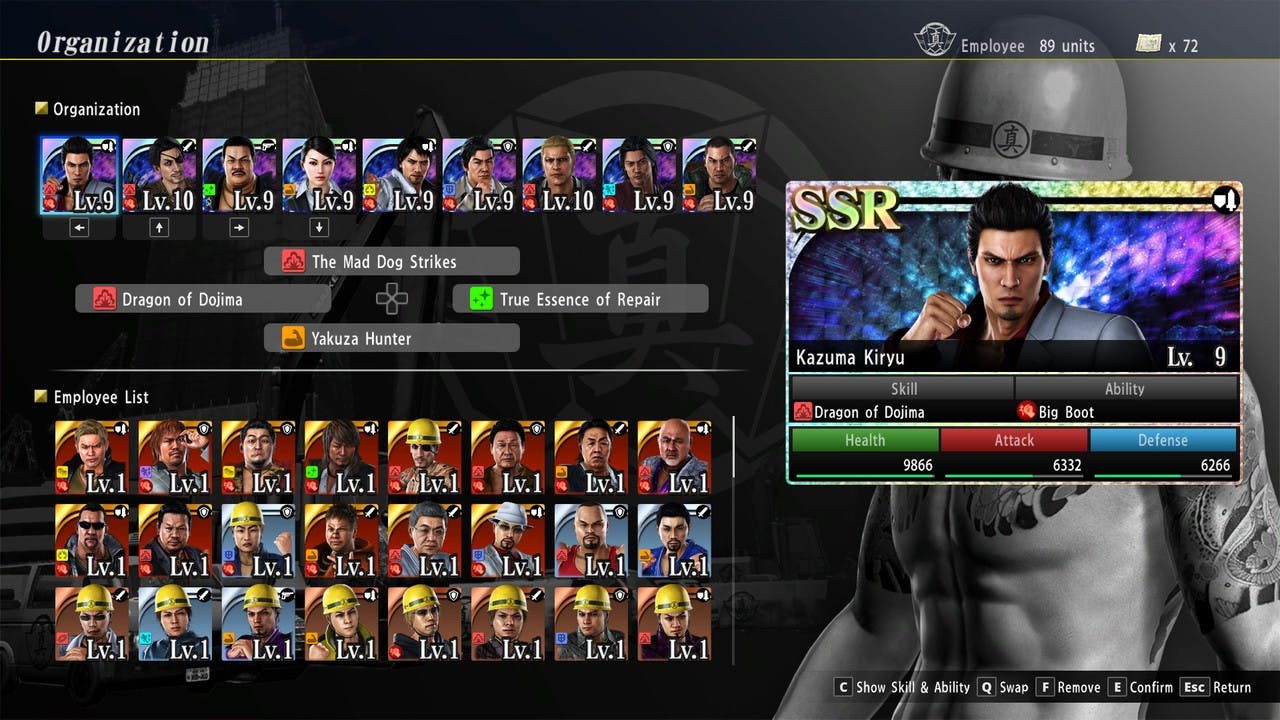This screenshot has height=720, width=1280.
Task: Select The Mad Dog Strikes skill
Action: 392,262
